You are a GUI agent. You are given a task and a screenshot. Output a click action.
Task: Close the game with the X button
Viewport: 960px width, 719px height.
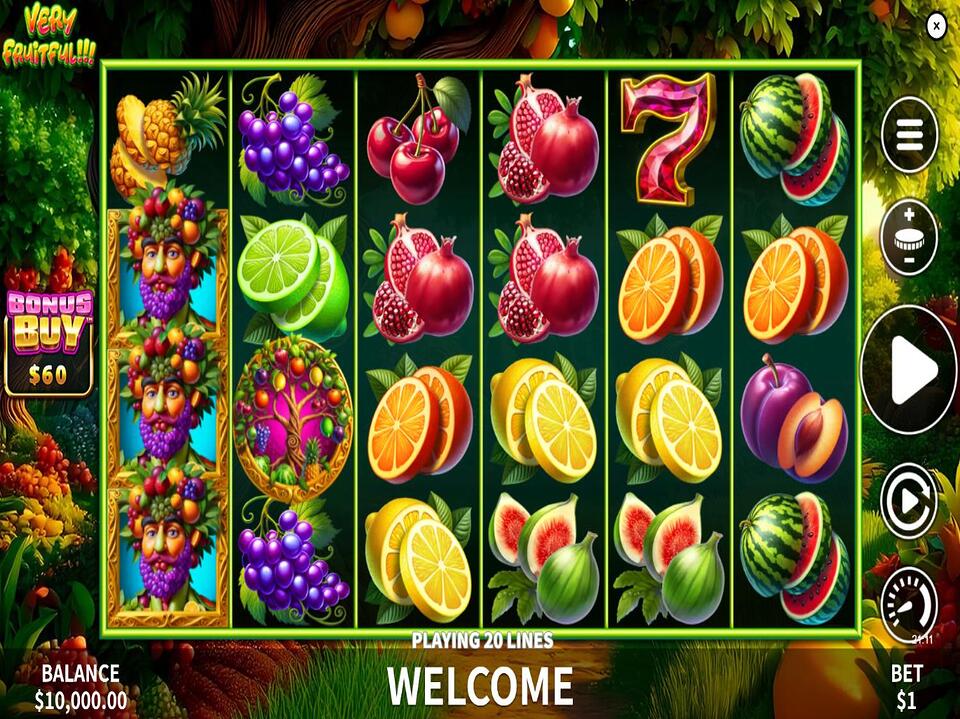(936, 27)
